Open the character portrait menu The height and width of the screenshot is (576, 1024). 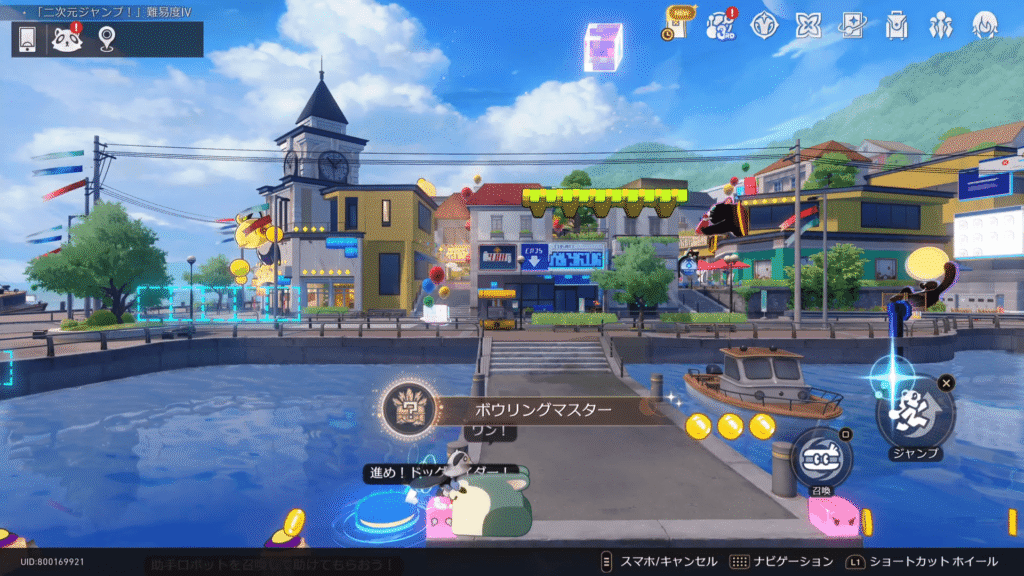pos(985,24)
